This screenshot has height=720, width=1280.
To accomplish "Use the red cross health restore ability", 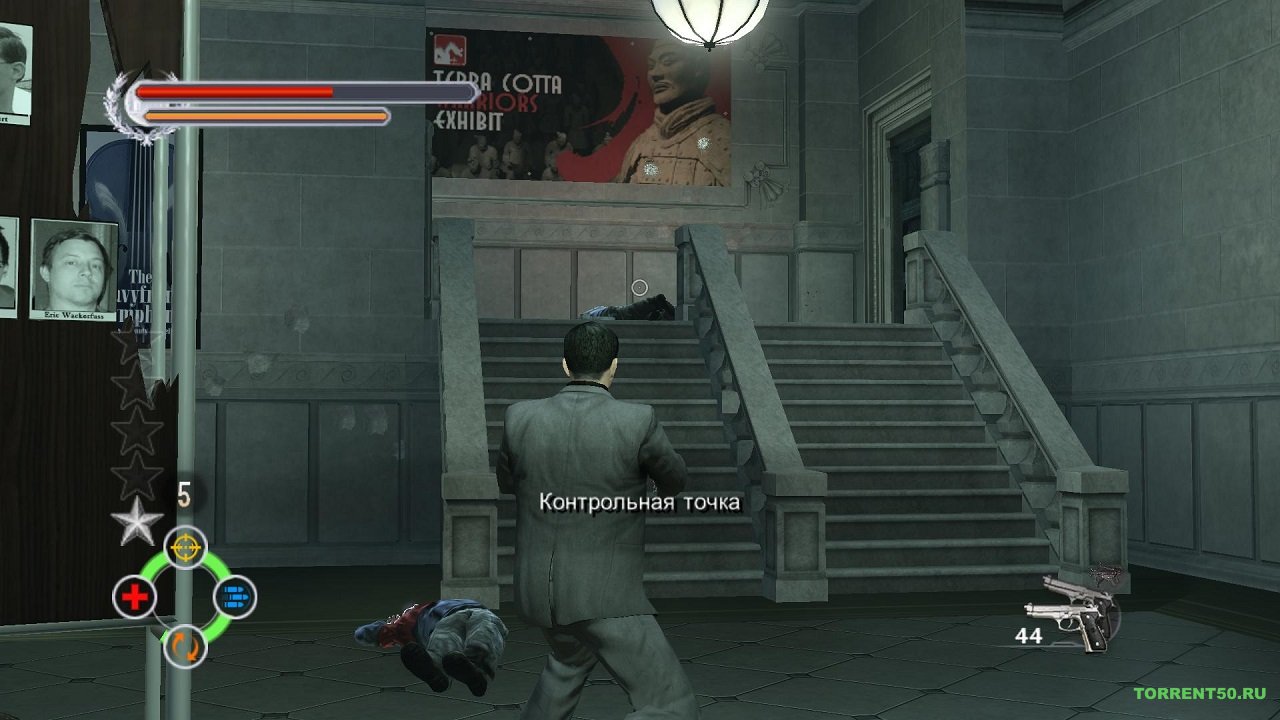I will coord(134,598).
